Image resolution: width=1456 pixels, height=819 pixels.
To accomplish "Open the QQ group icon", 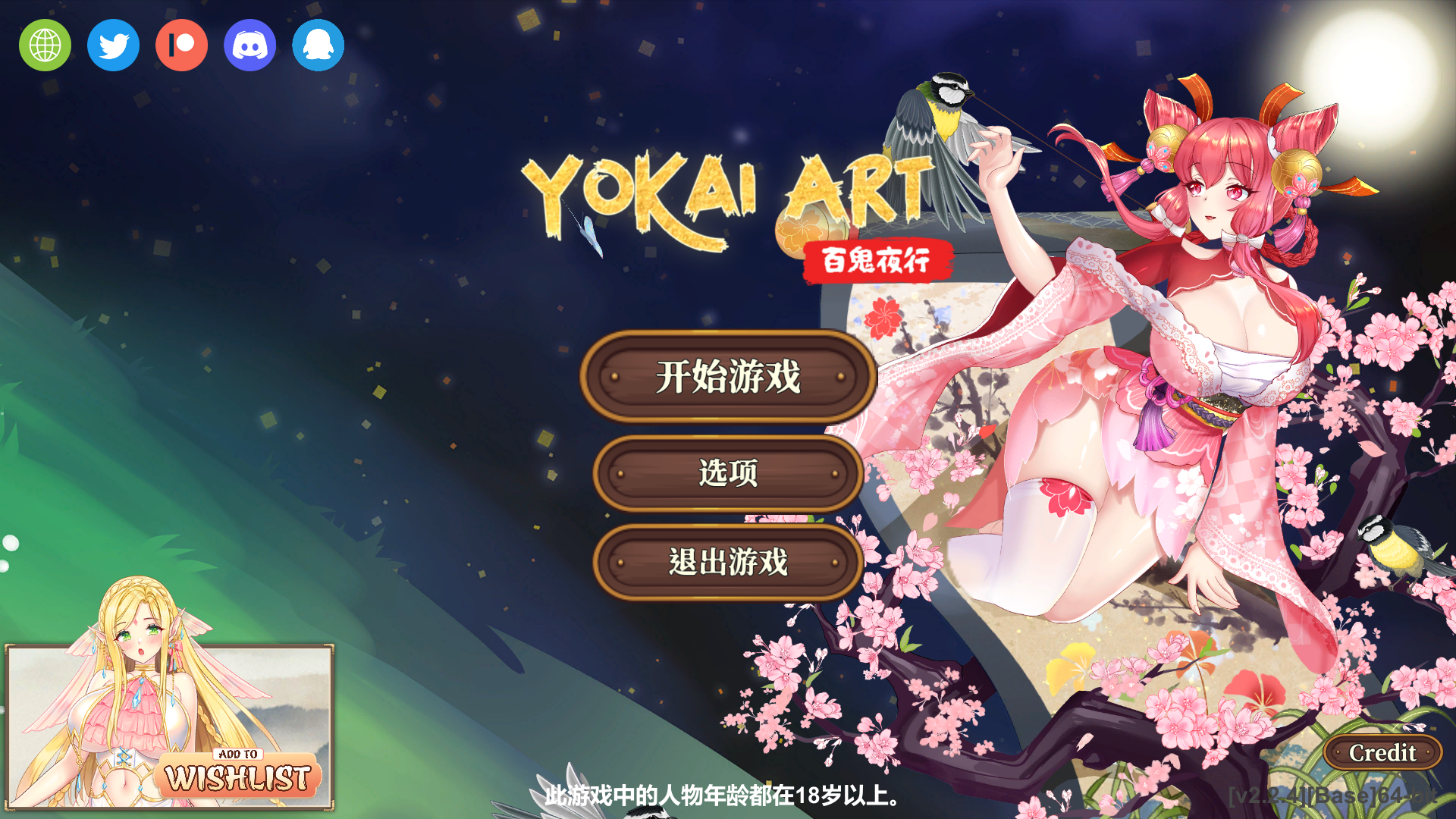I will [318, 45].
